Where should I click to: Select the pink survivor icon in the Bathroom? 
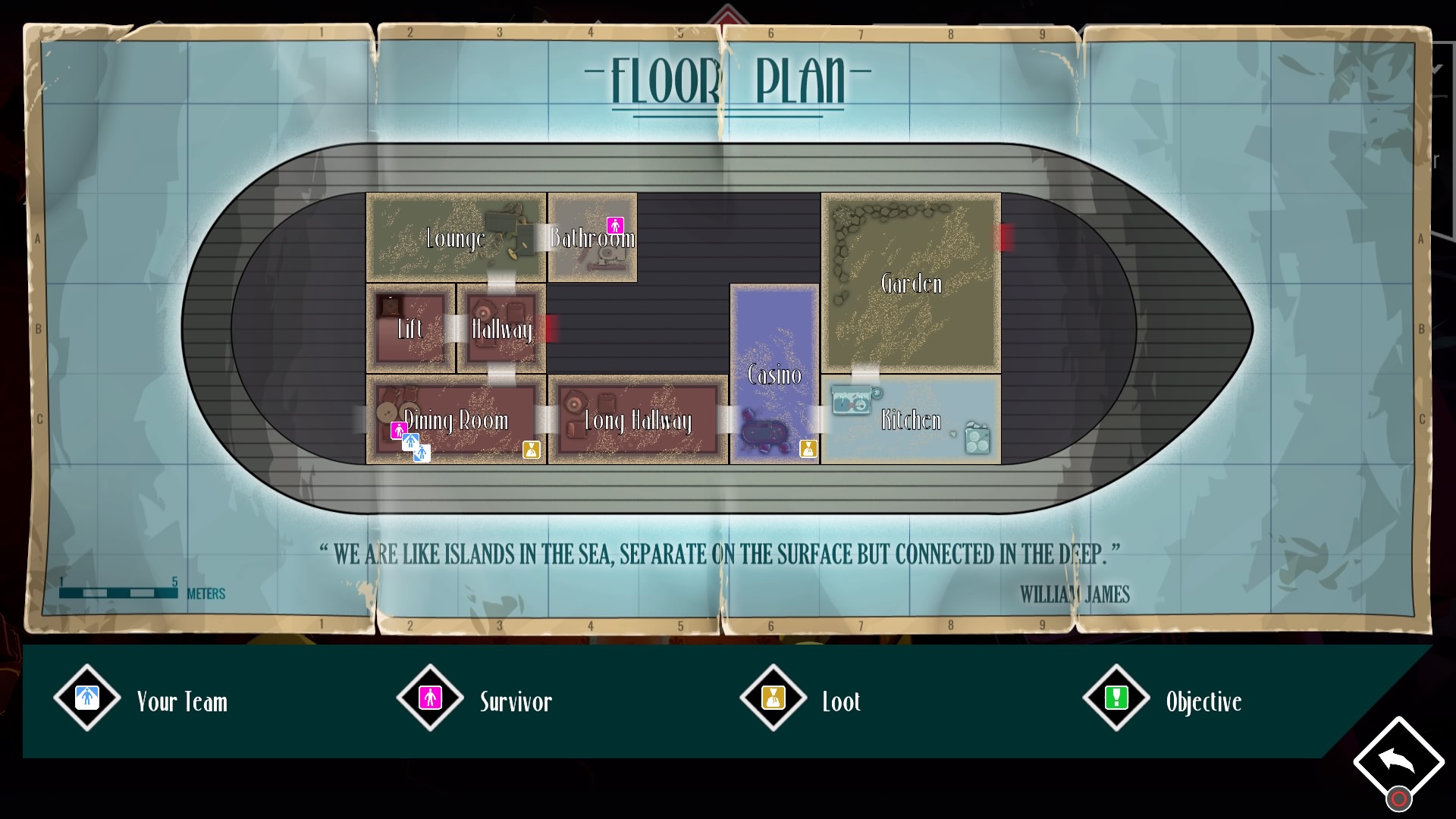click(x=615, y=225)
